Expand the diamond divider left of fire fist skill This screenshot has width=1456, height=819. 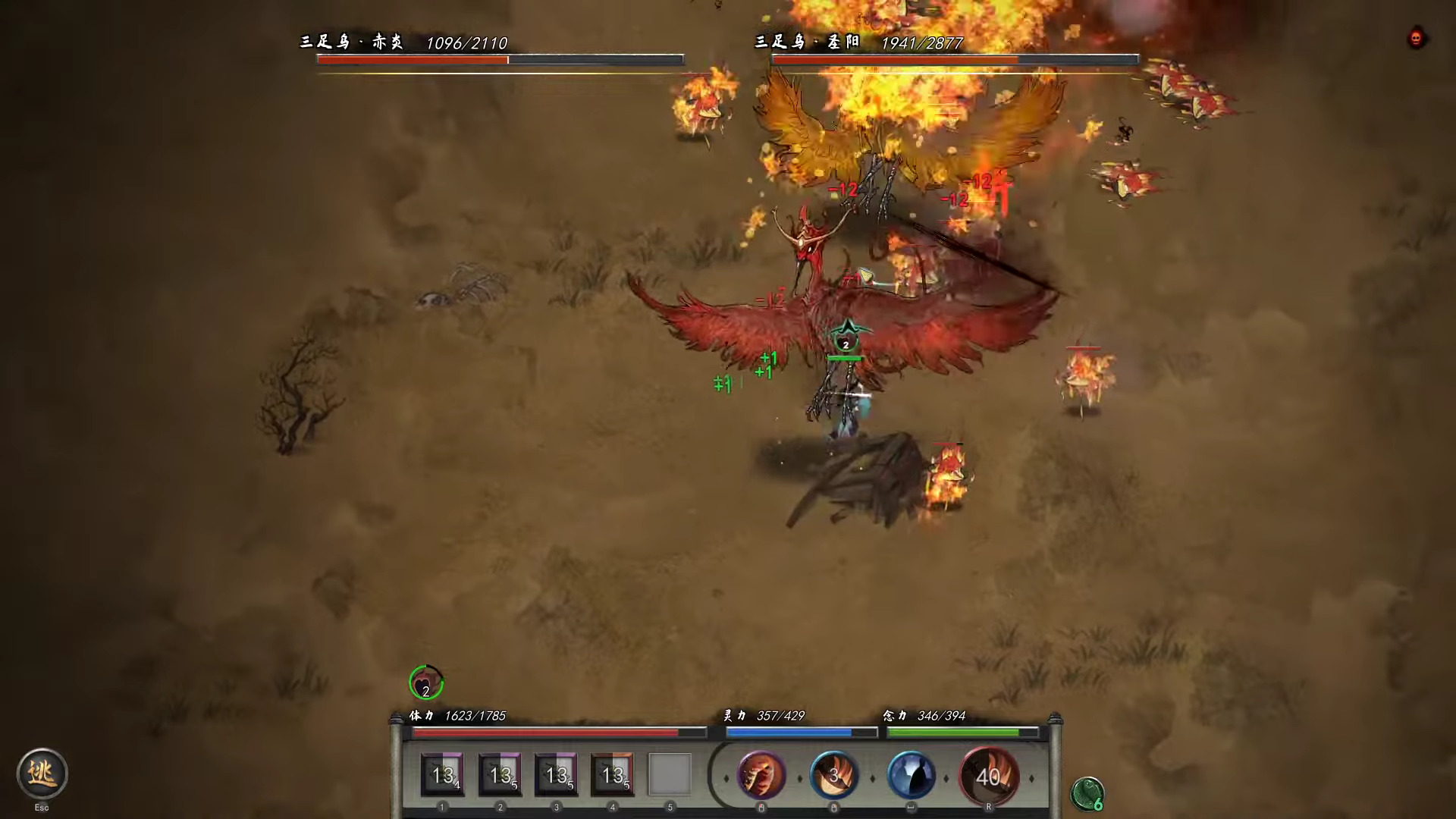click(x=726, y=777)
